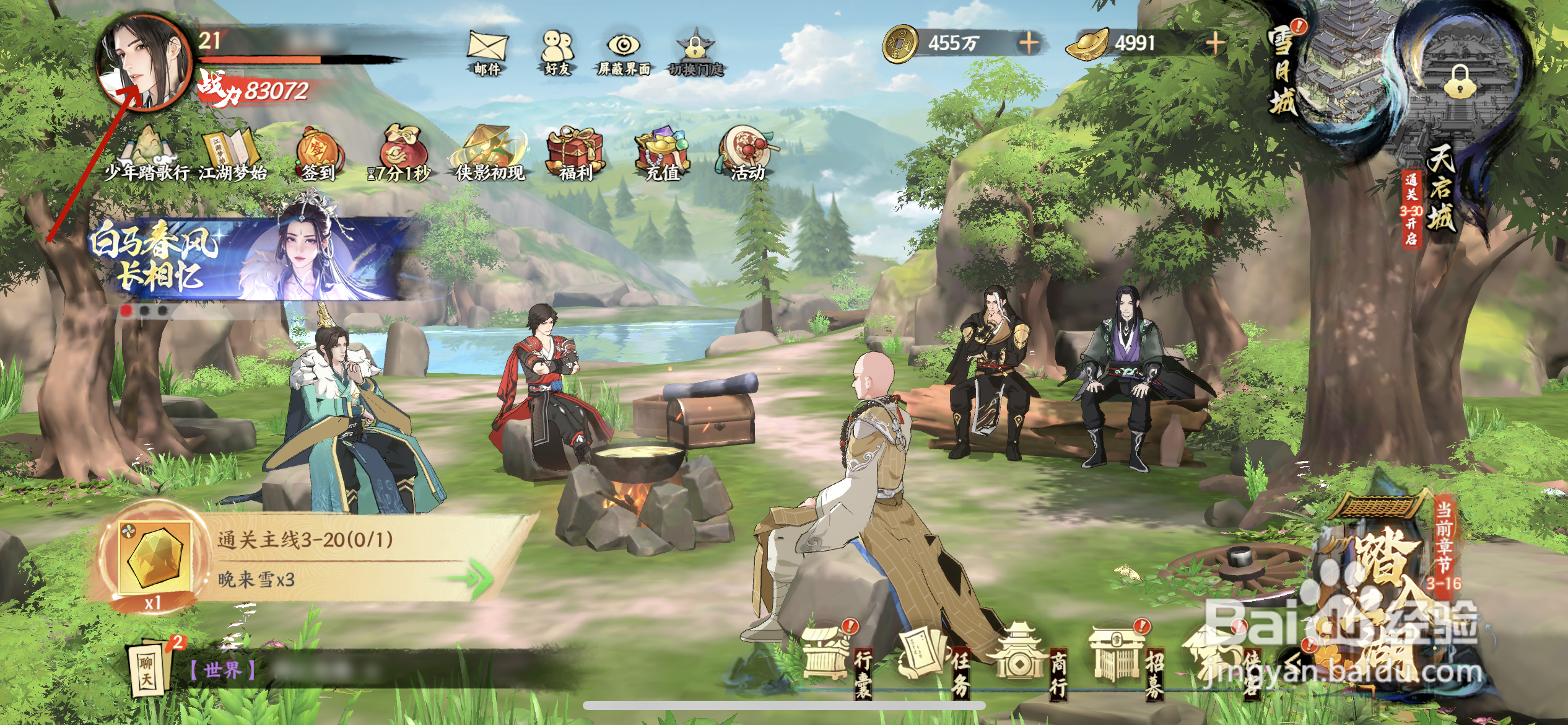The height and width of the screenshot is (725, 1568).
Task: Open the 邮件 mailbox
Action: point(487,50)
